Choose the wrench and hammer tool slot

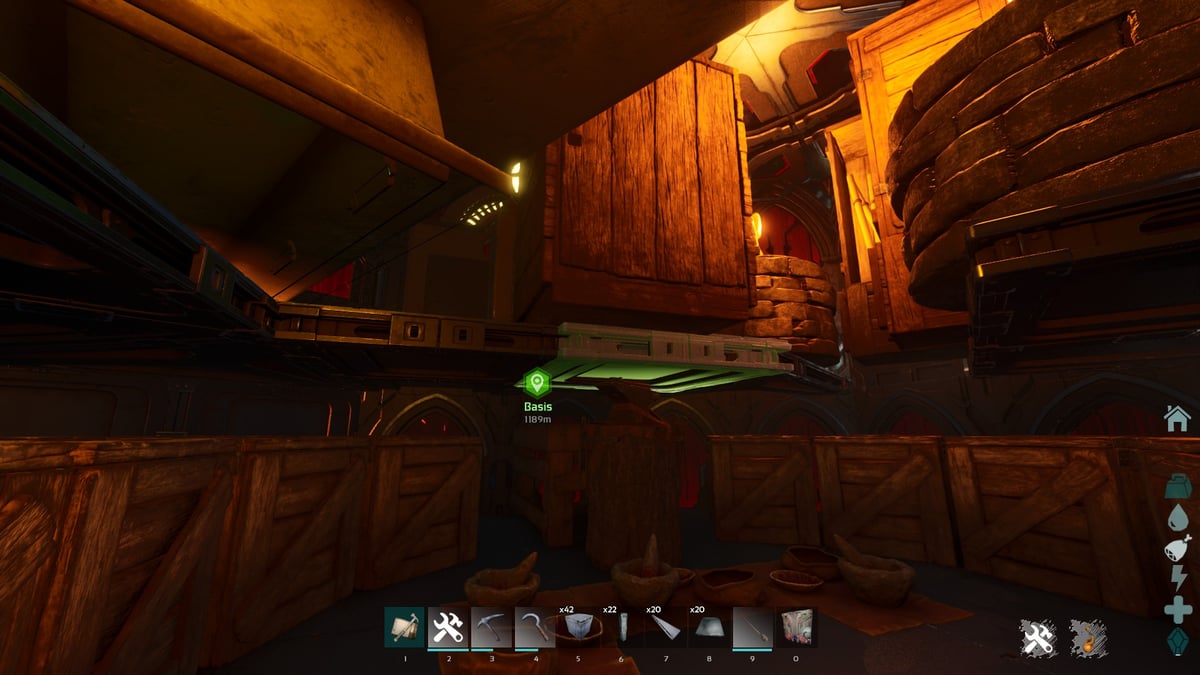click(x=447, y=628)
